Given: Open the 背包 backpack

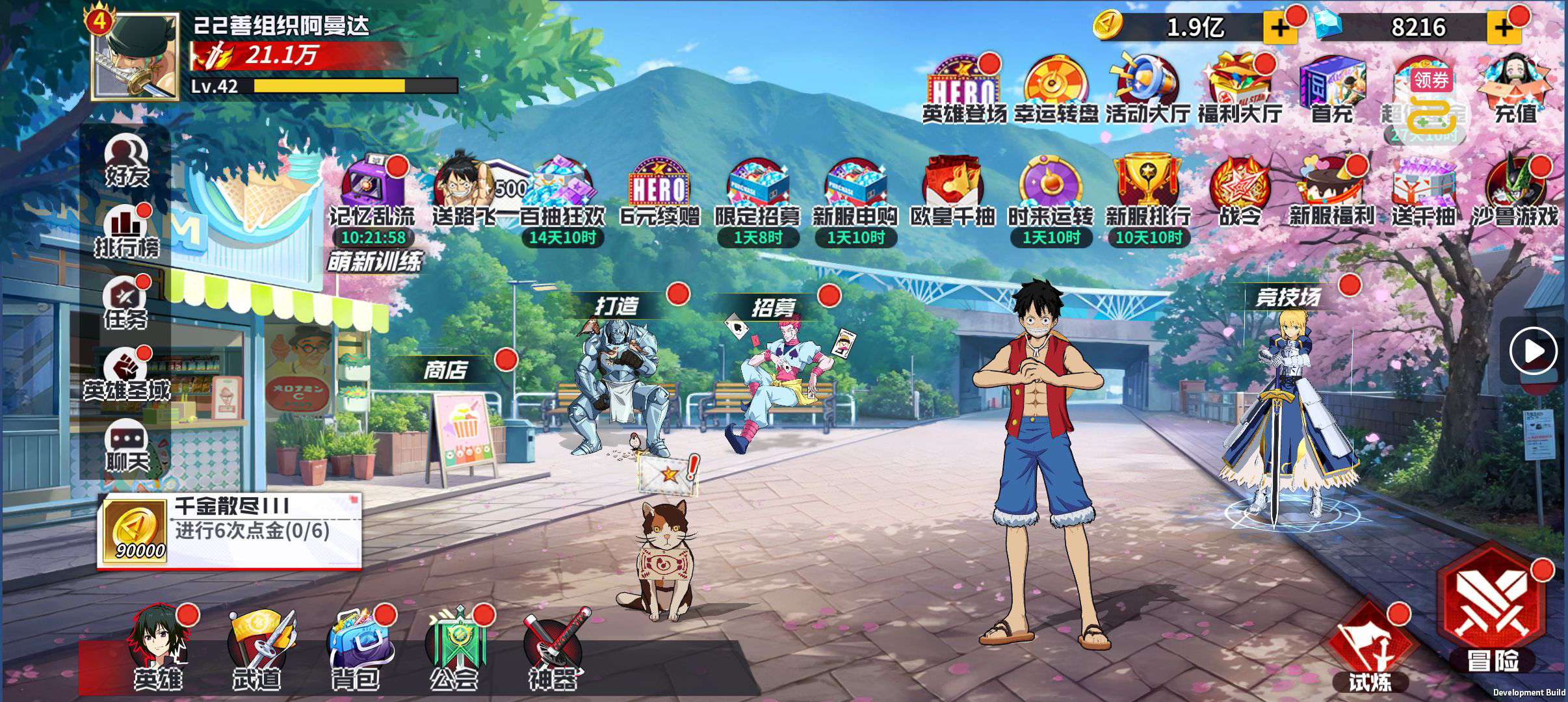Looking at the screenshot, I should 355,649.
